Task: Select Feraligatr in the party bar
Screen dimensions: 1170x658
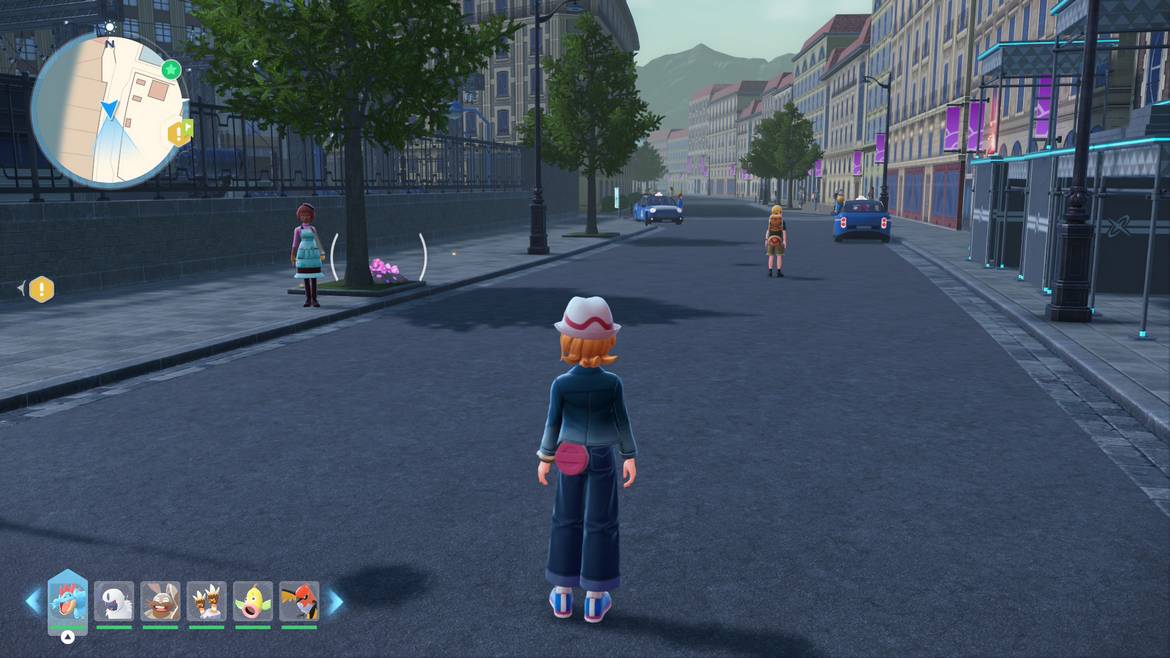Action: coord(68,602)
